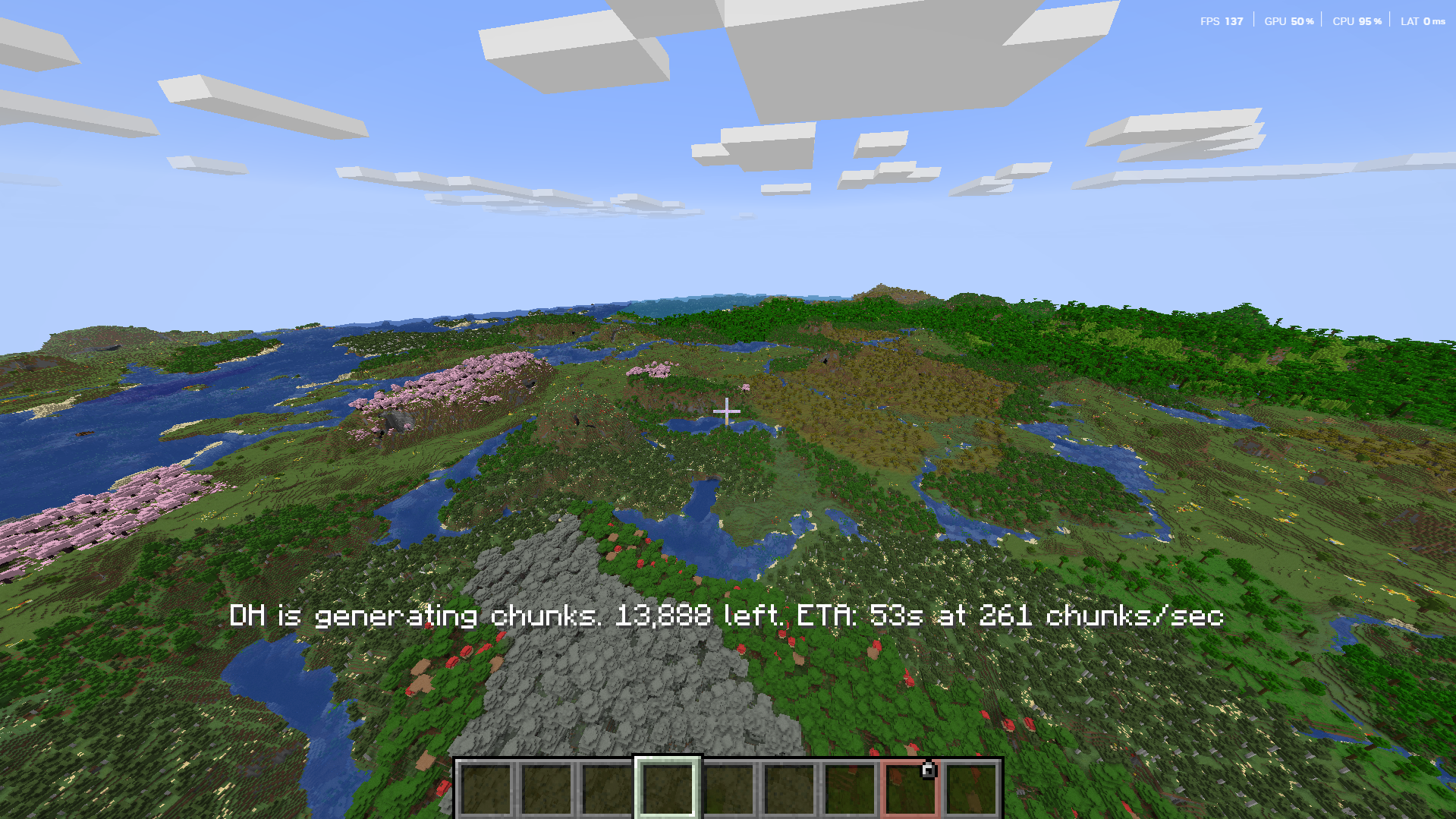Select the fifth hotbar slot
The height and width of the screenshot is (819, 1456).
point(729,786)
